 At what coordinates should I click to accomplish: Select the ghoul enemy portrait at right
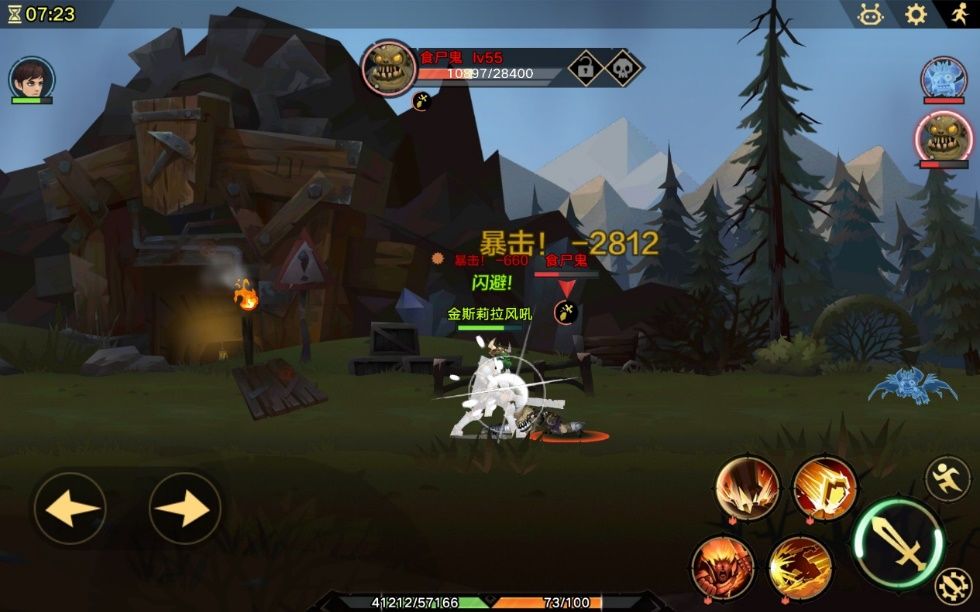(943, 137)
